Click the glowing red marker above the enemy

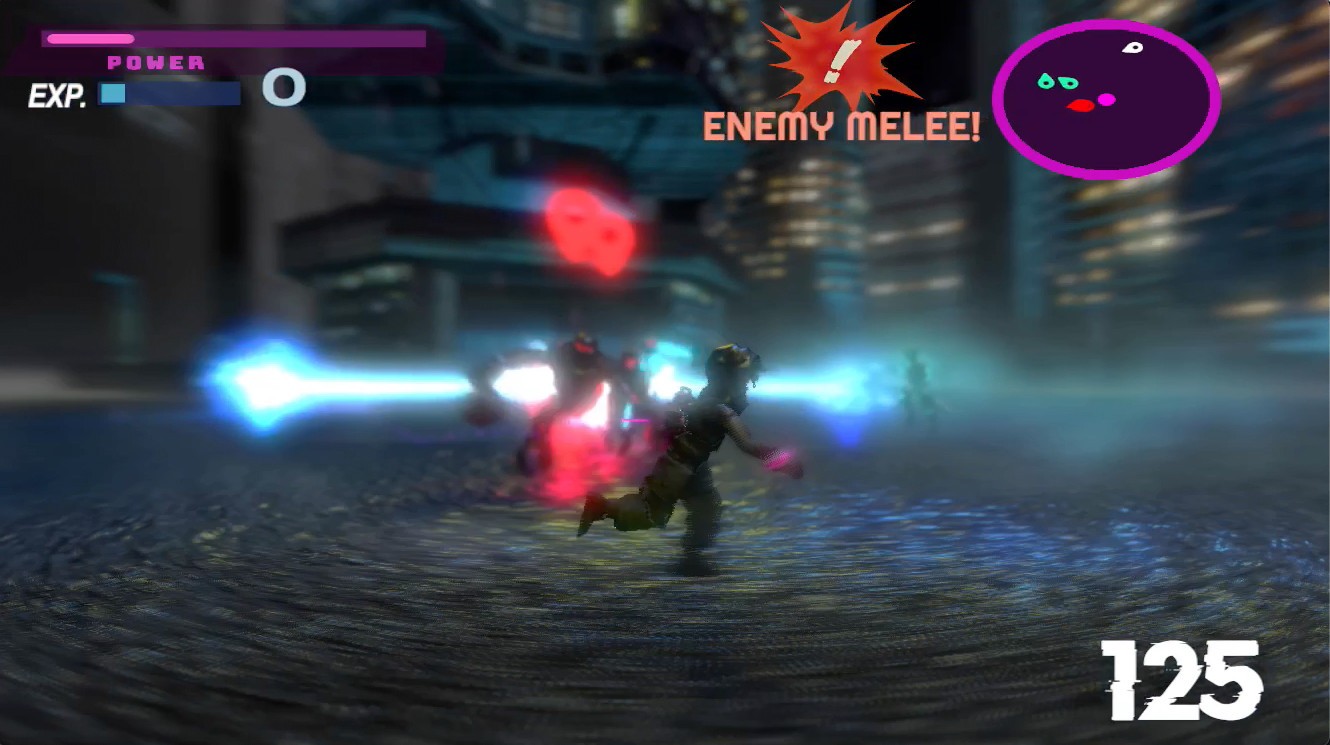pos(587,230)
